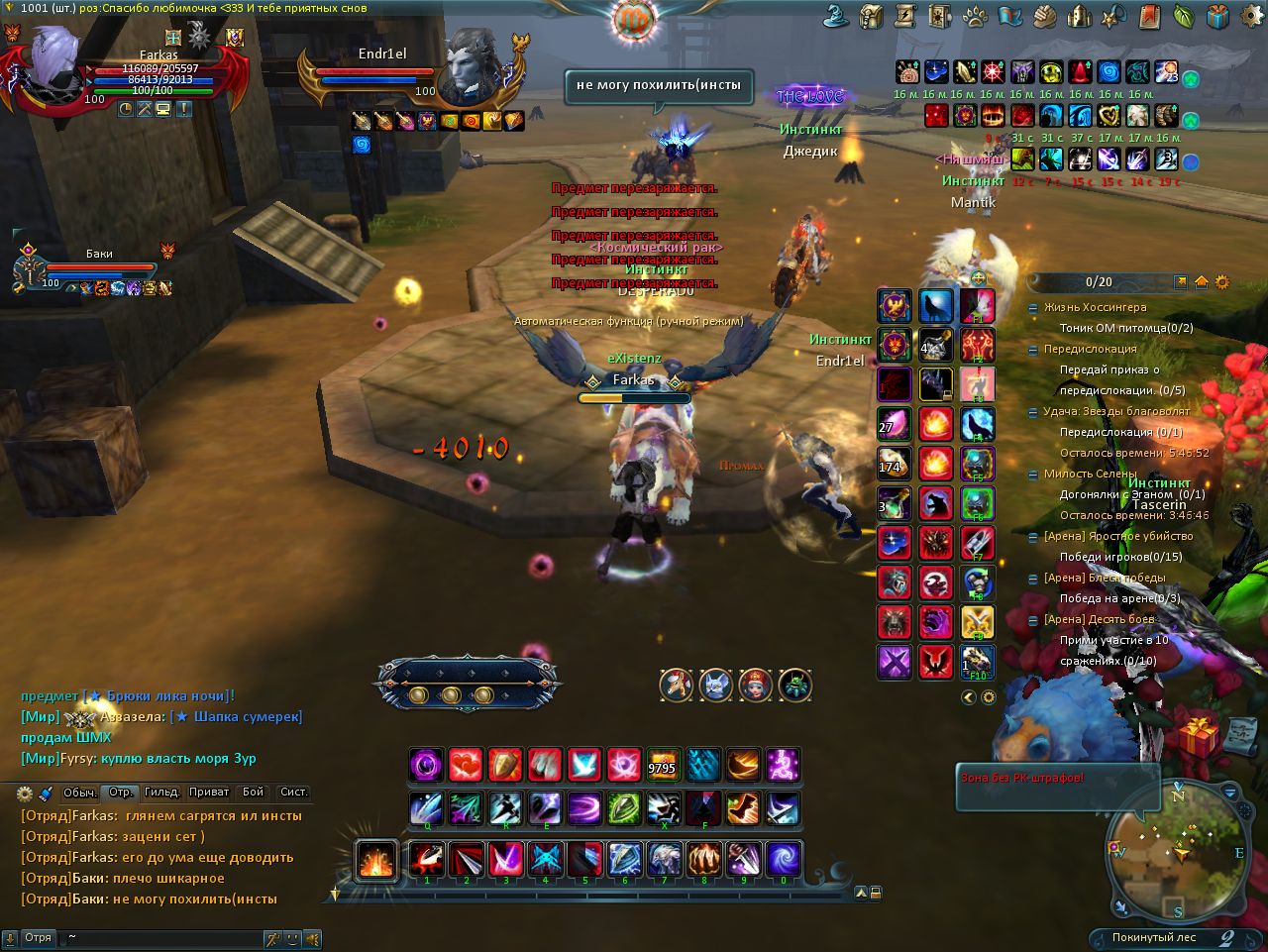Switch chat to the Гильд. tab
The width and height of the screenshot is (1268, 952).
pos(161,793)
